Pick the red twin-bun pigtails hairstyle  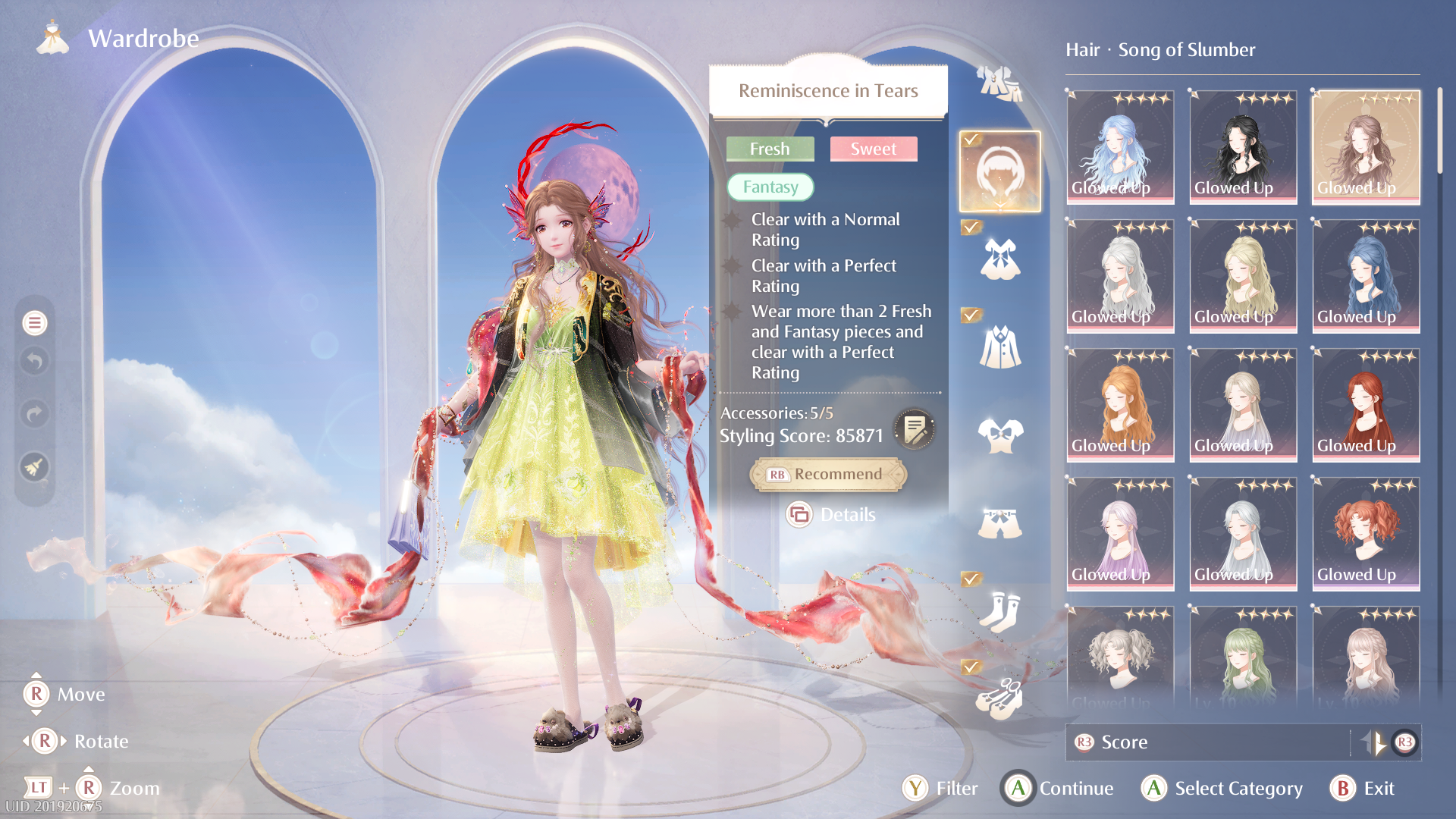coord(1366,534)
